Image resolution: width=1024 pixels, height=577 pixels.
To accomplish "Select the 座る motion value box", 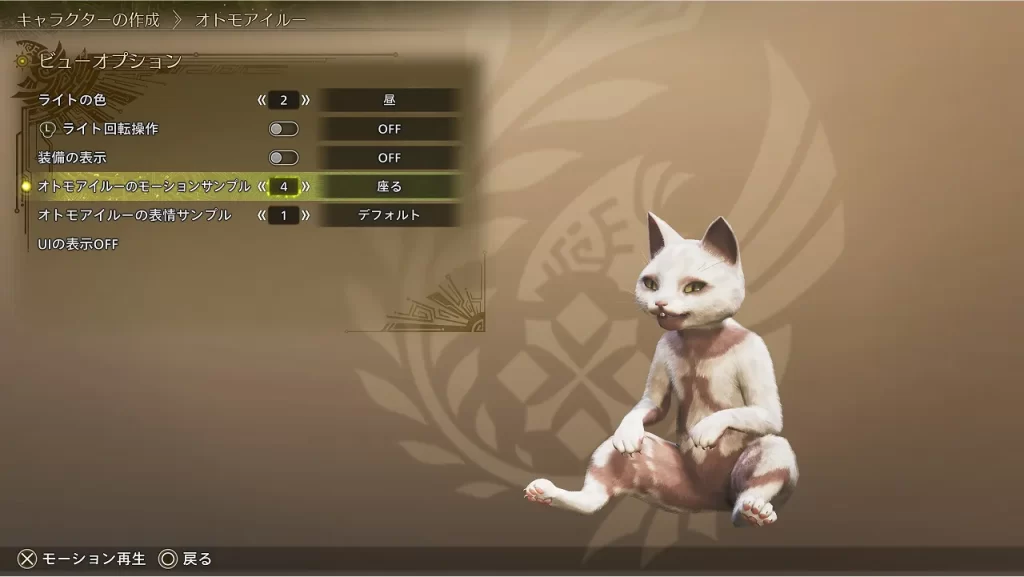I will 389,186.
